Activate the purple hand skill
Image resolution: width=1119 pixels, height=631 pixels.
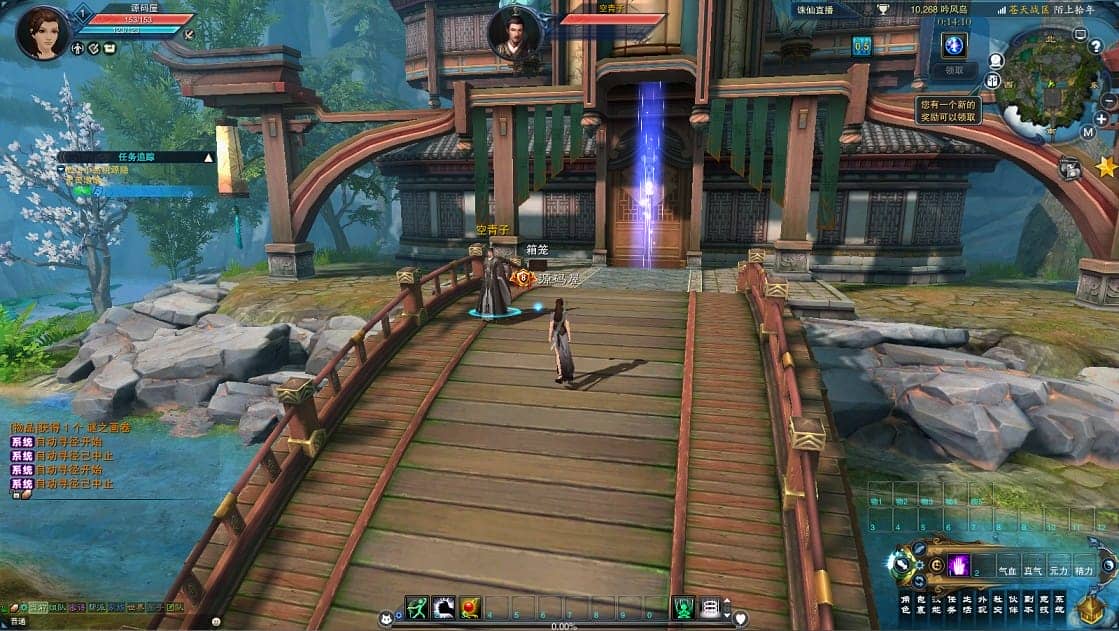click(x=959, y=565)
